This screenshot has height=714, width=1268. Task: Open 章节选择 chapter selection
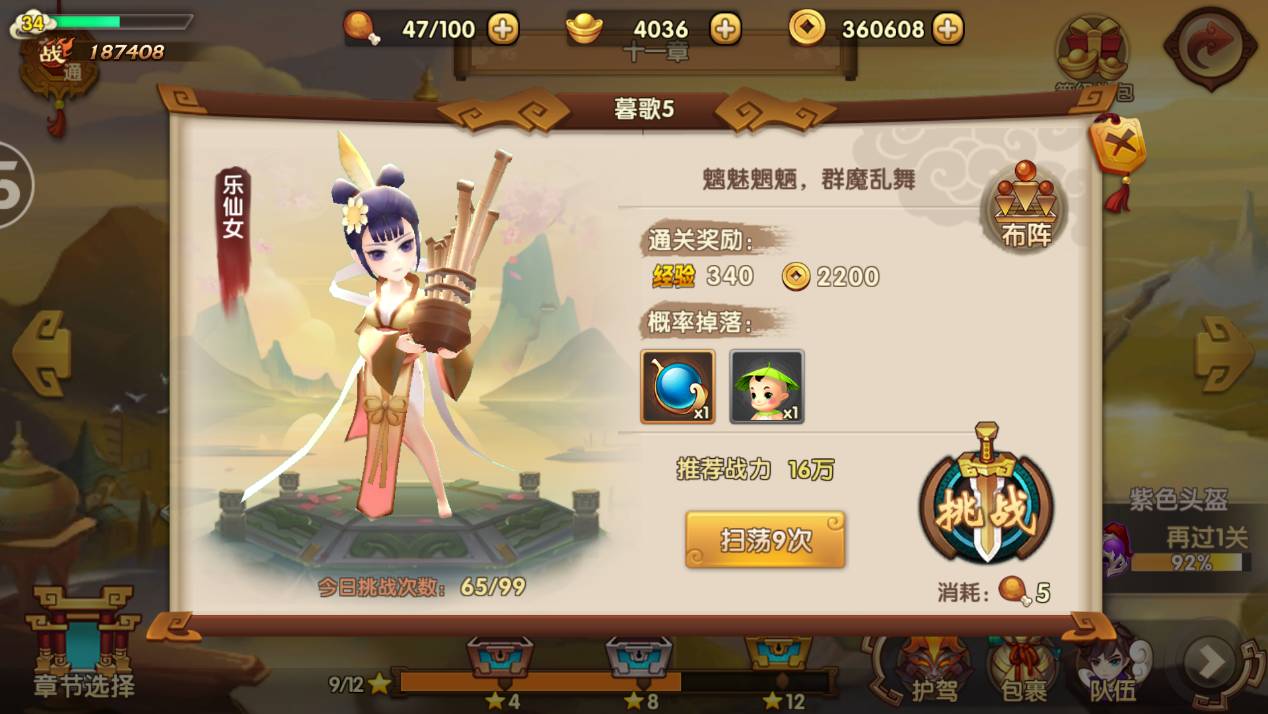83,645
